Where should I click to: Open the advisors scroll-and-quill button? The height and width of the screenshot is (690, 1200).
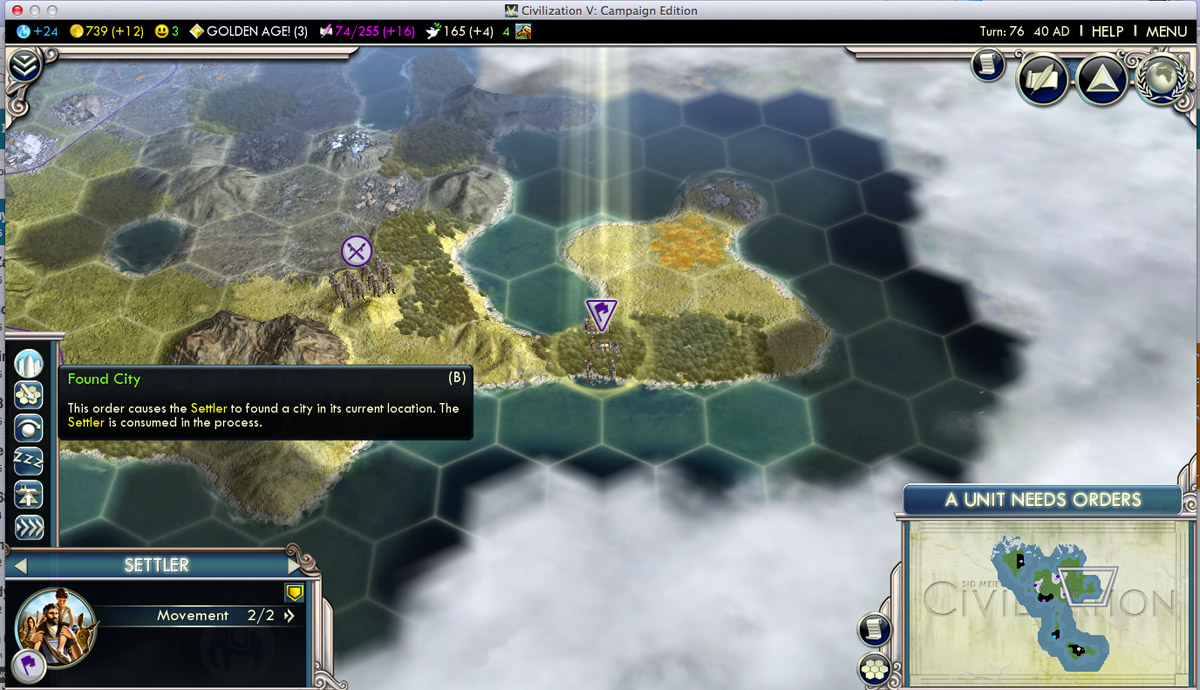(1043, 79)
